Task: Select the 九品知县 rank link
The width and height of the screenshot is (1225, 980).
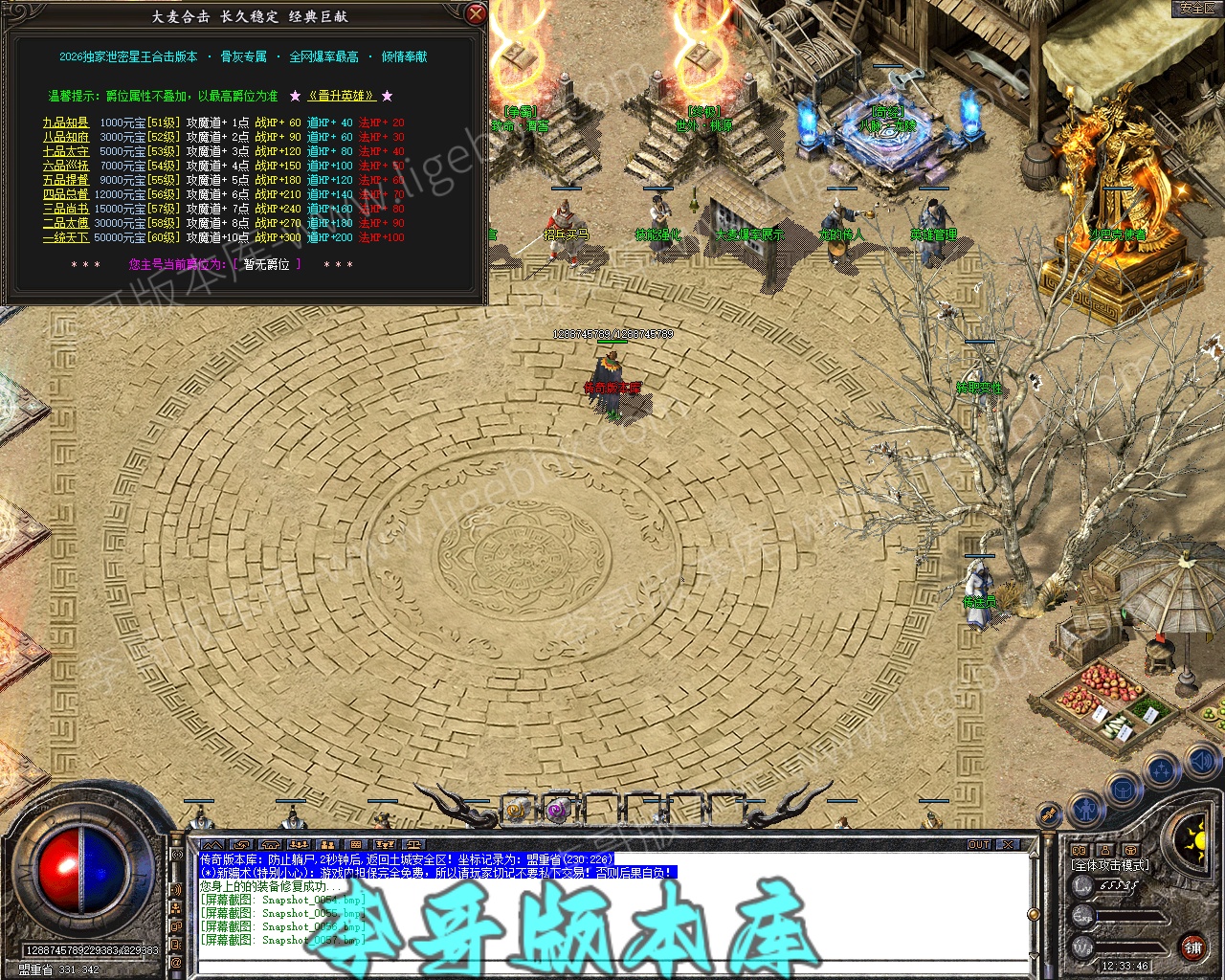Action: (65, 122)
